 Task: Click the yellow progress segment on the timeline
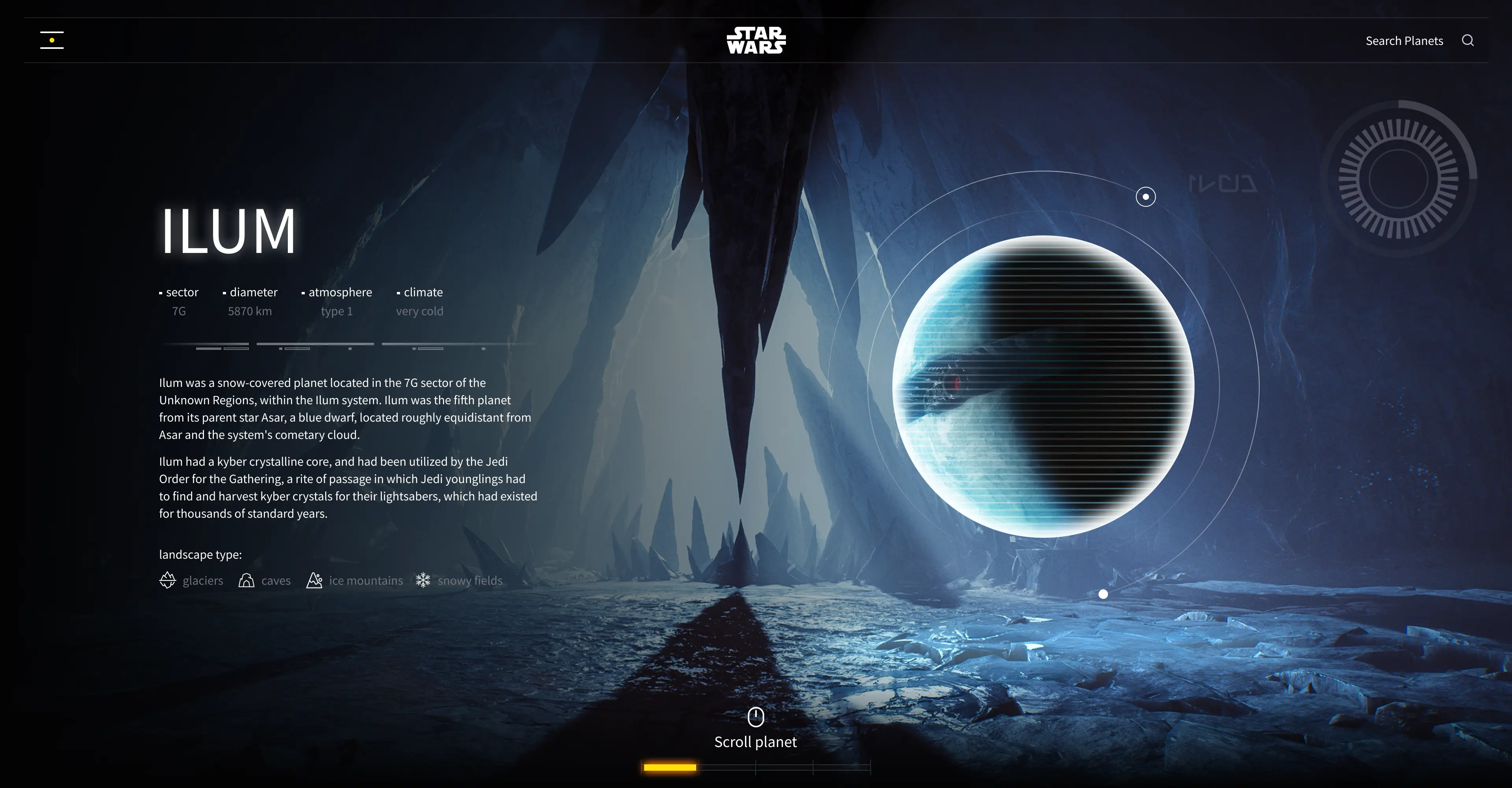click(670, 768)
